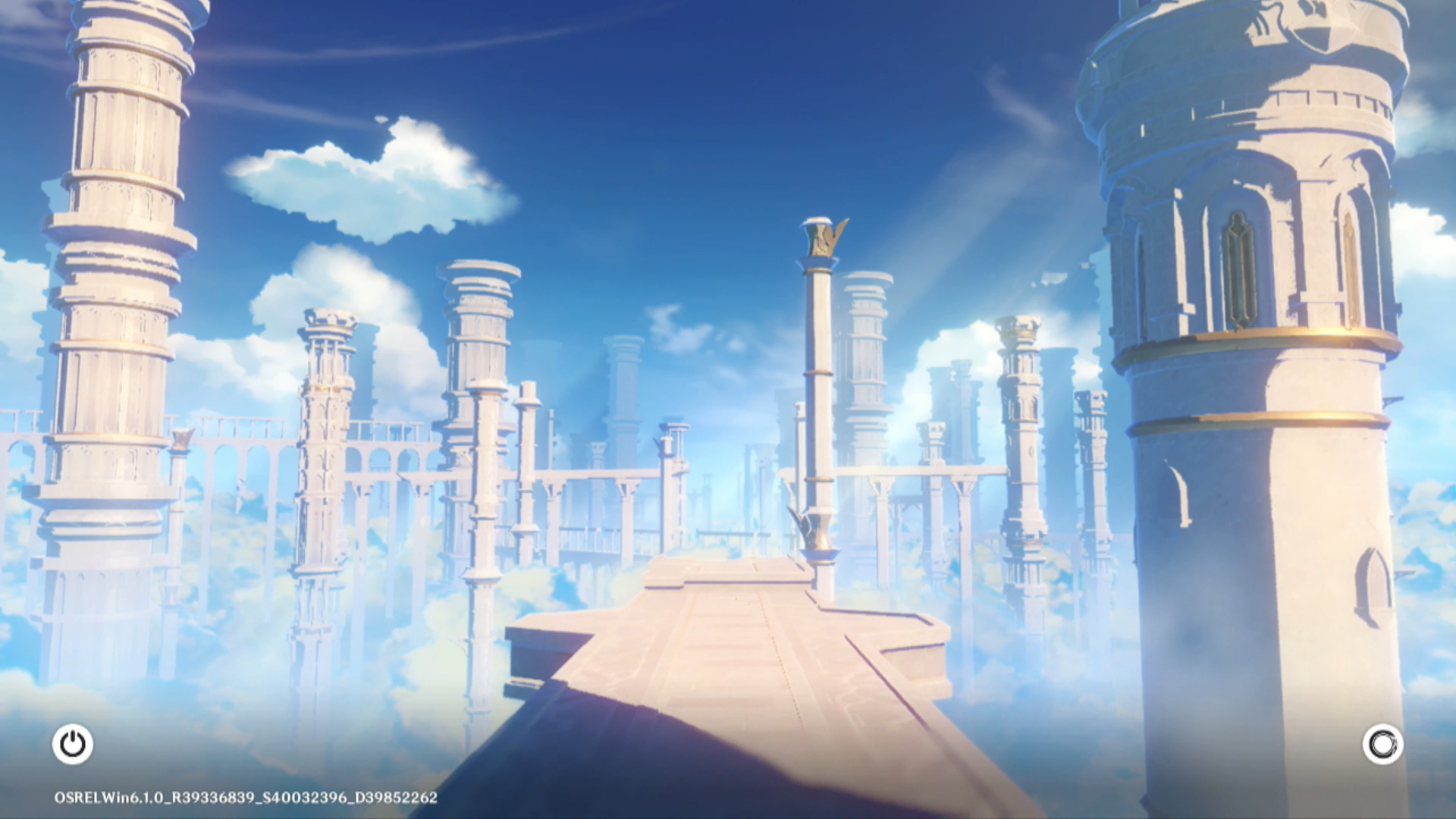
Task: Click the power/exit button icon
Action: [x=73, y=744]
